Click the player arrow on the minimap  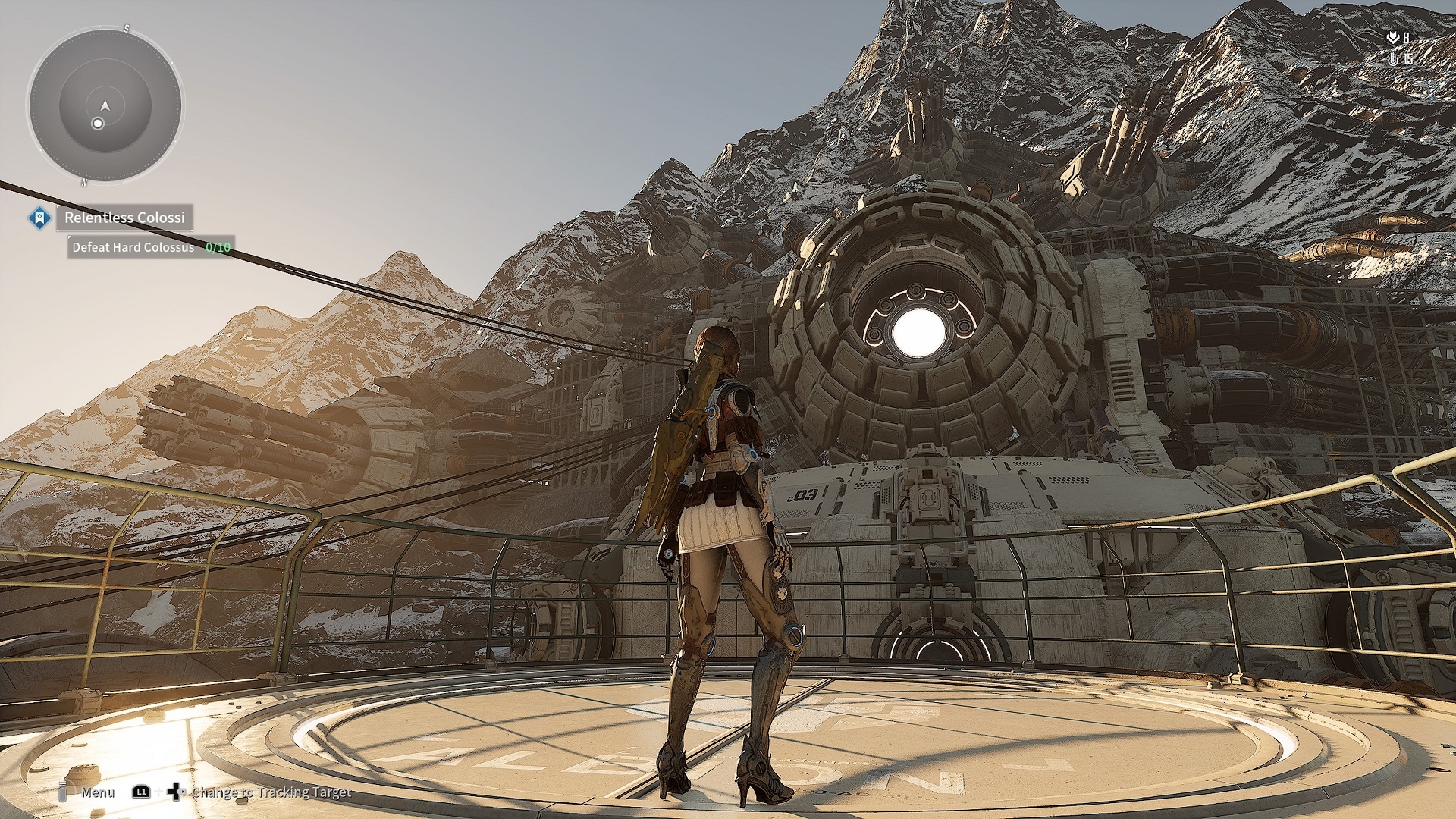point(105,107)
